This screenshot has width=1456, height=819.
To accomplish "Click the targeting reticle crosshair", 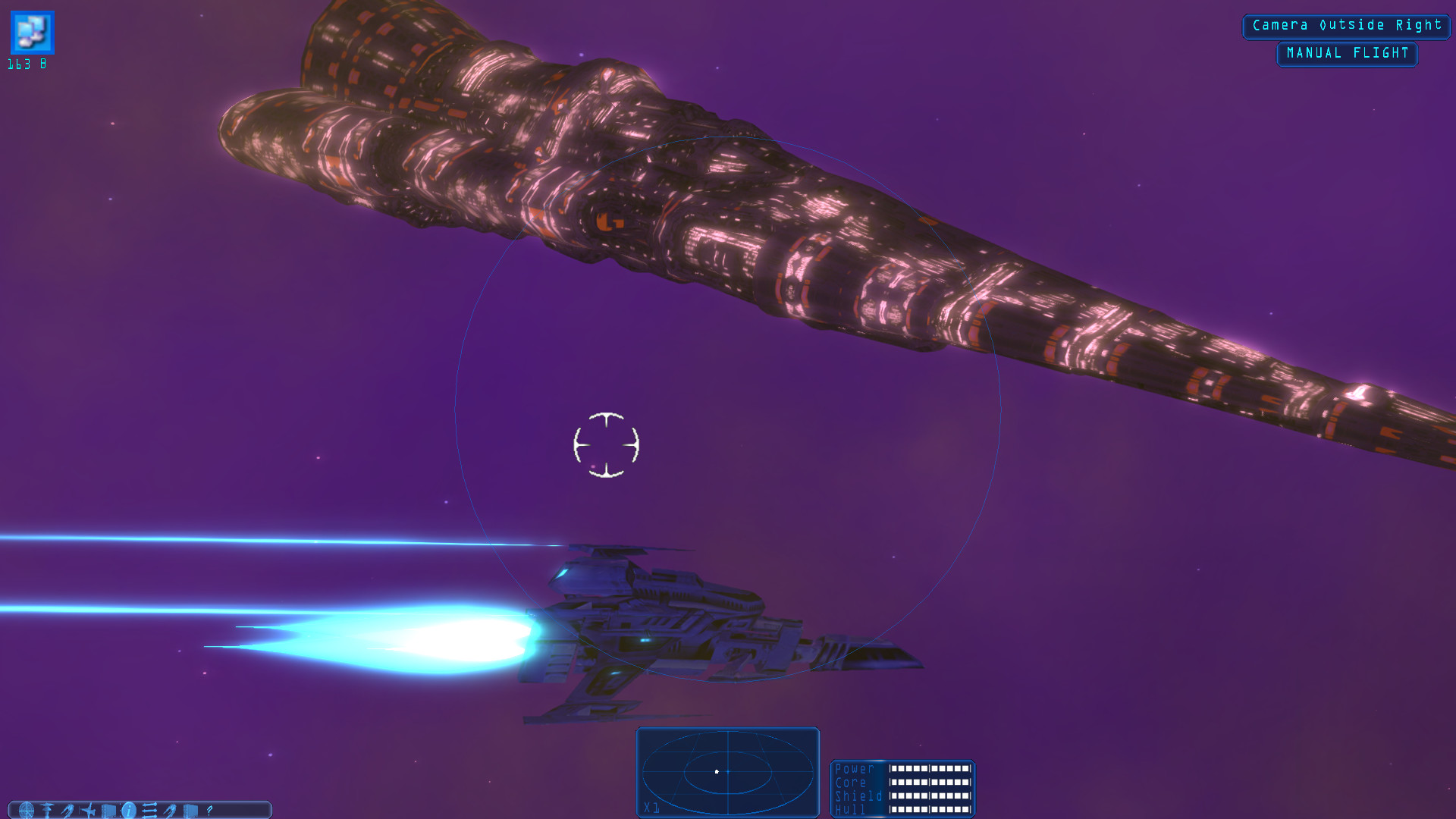I will 607,445.
